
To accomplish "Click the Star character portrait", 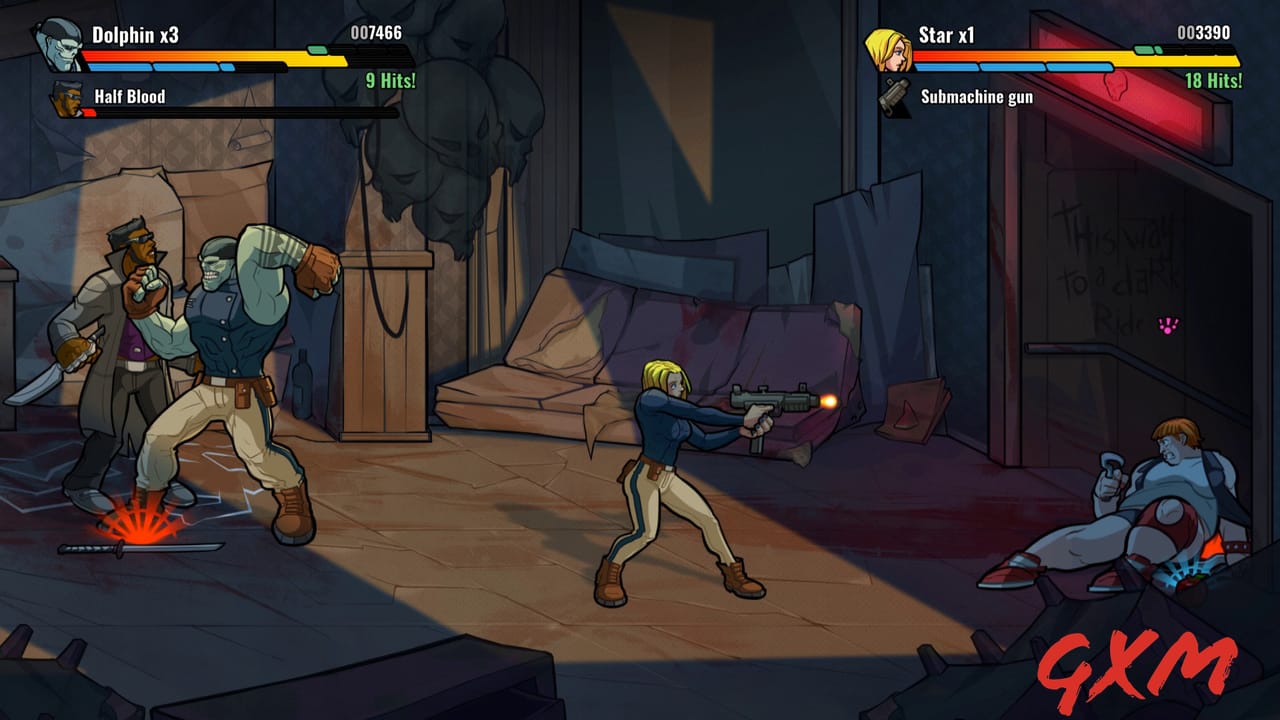I will [887, 48].
